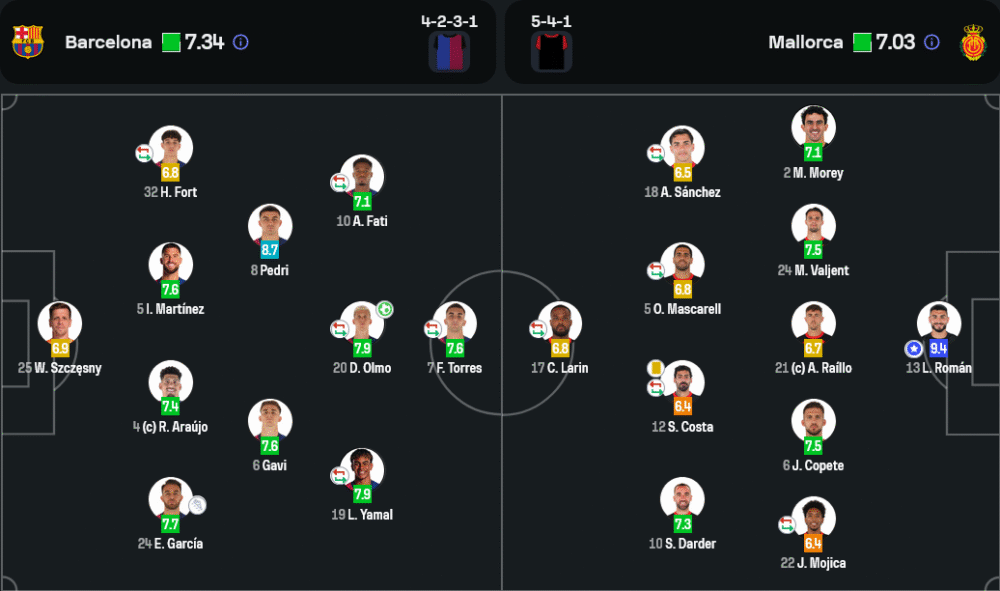Show Barcelona team rating info
The width and height of the screenshot is (1000, 591).
tap(241, 42)
